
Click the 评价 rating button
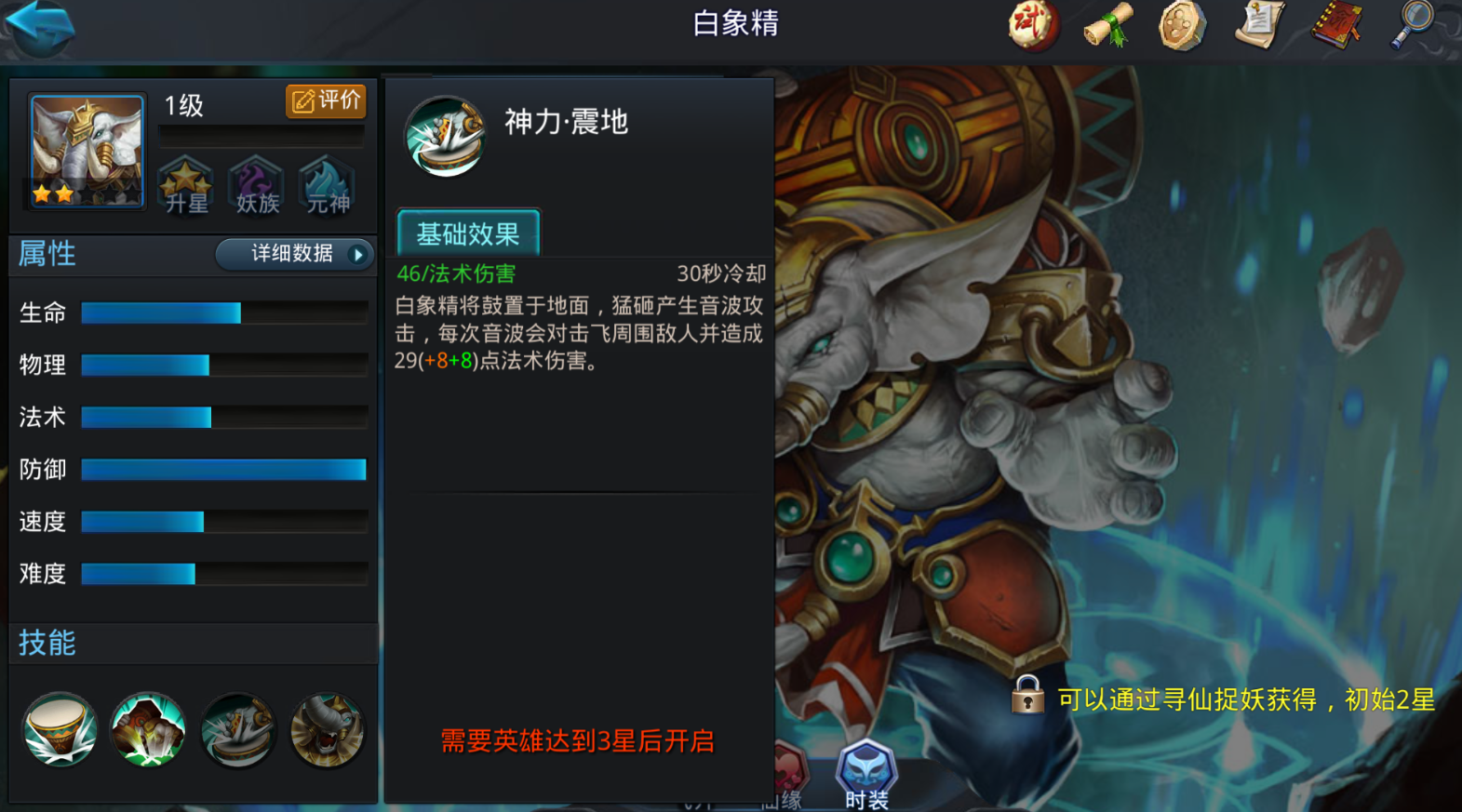click(x=324, y=101)
